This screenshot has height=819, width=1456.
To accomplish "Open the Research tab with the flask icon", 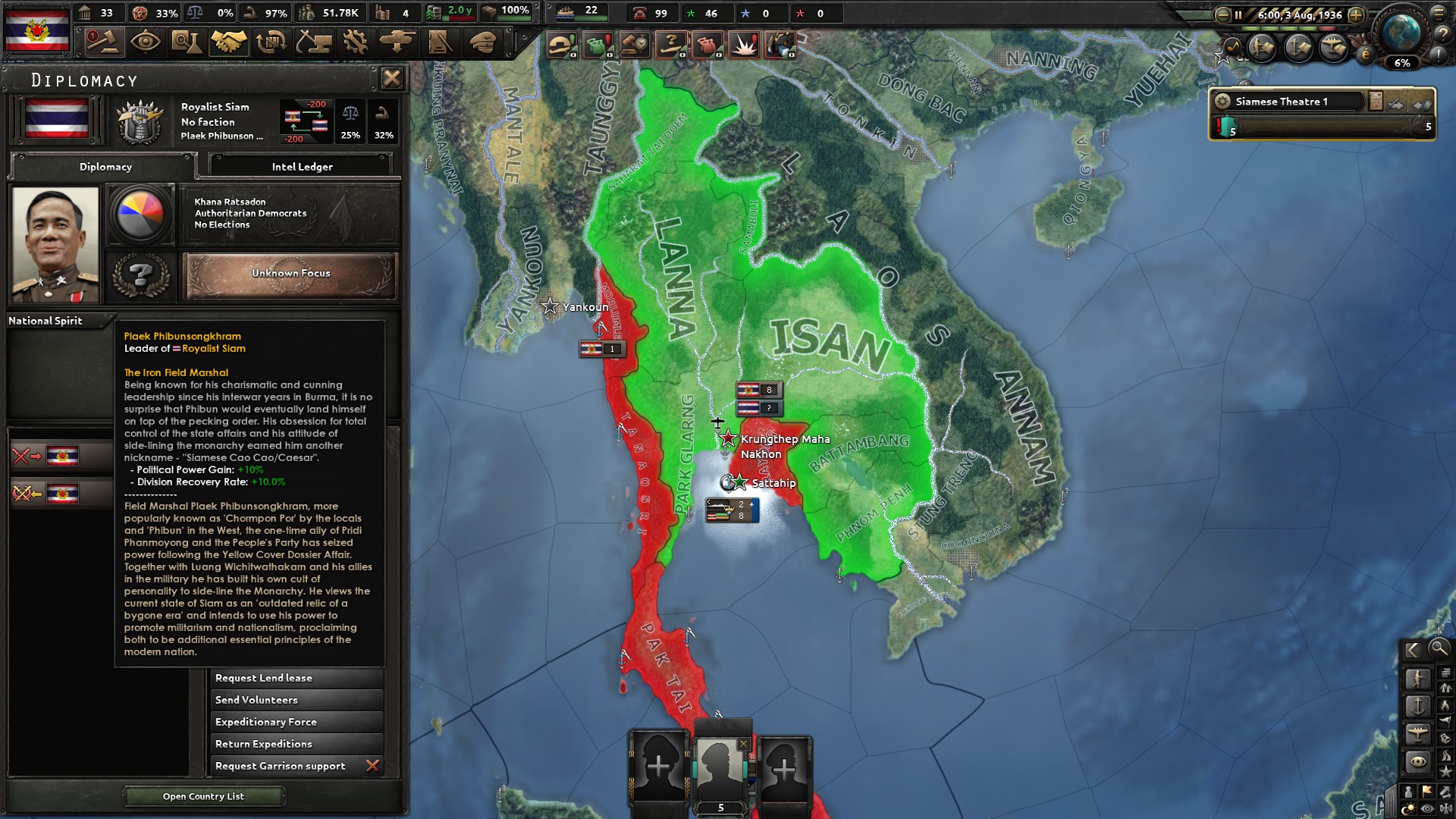I will 187,43.
